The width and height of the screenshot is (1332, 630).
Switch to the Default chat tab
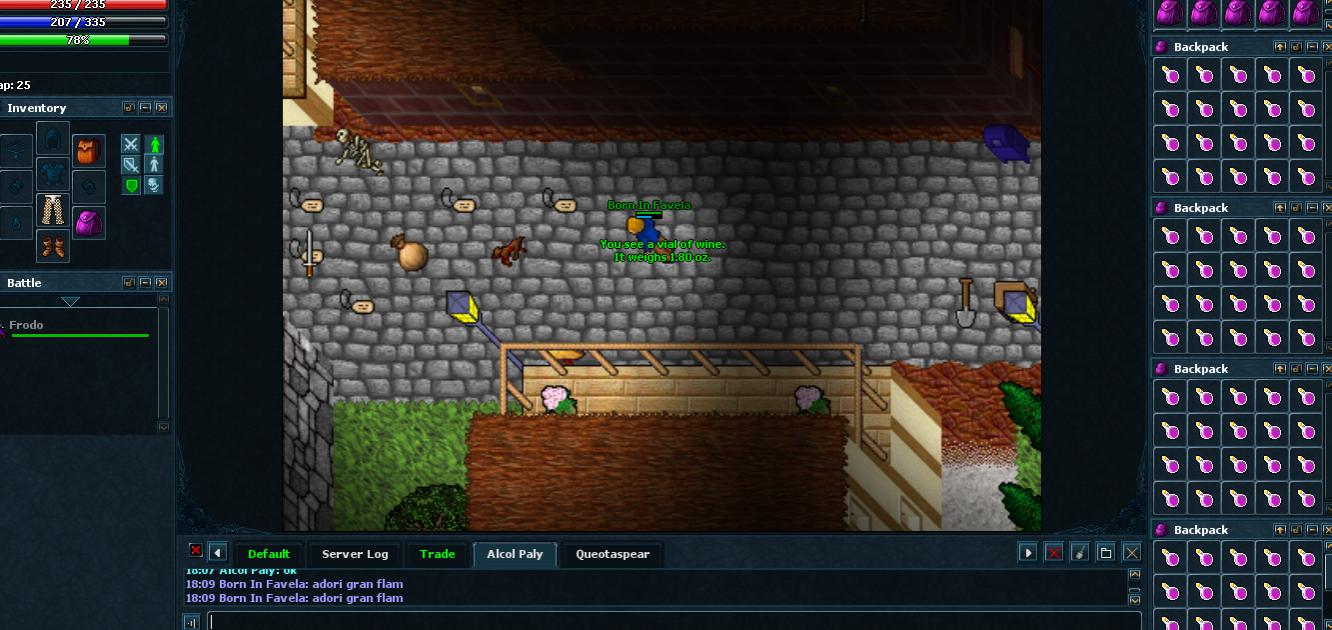click(x=268, y=554)
